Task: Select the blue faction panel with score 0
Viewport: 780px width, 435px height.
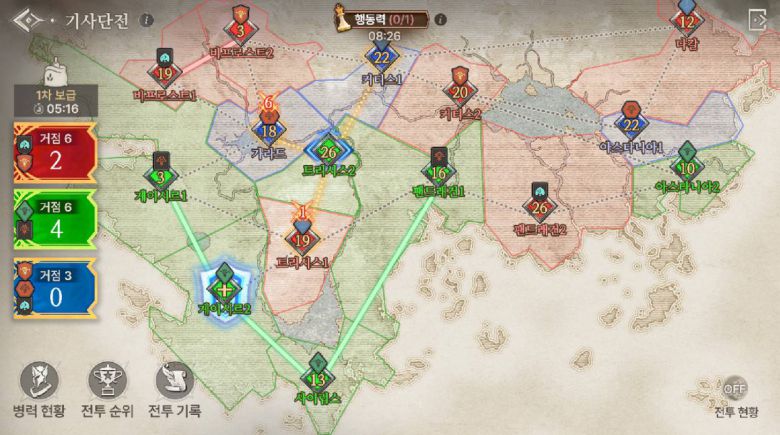Action: tap(55, 288)
